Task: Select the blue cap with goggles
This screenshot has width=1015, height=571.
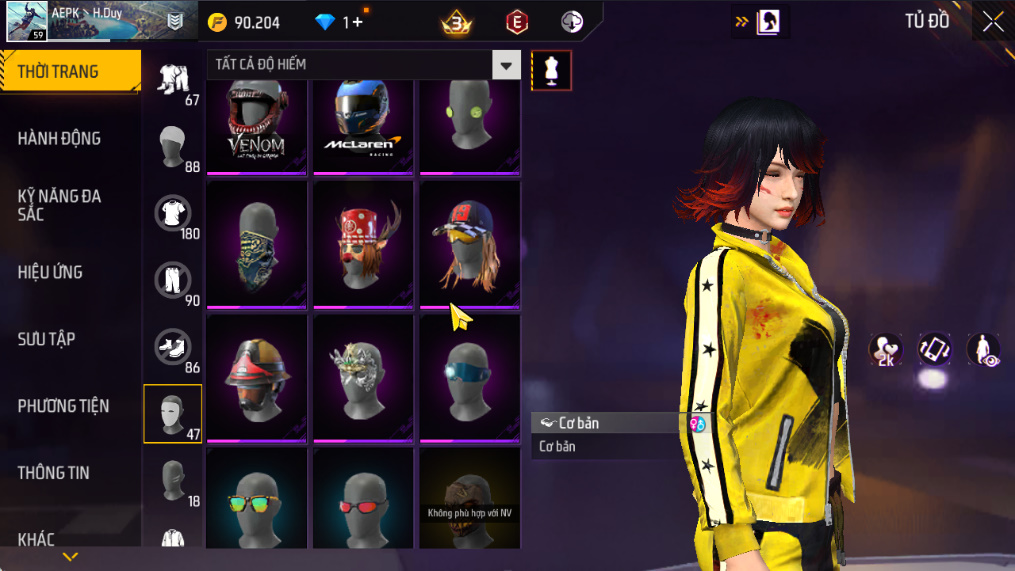Action: tap(468, 244)
